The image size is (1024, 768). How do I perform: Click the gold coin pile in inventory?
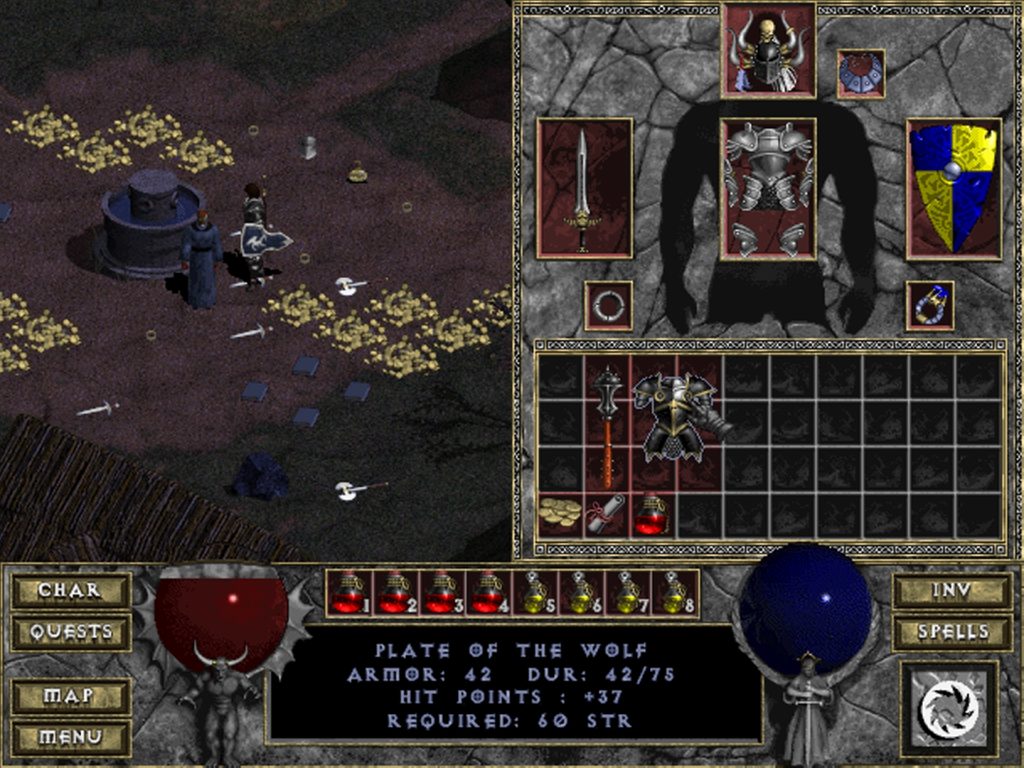pos(560,515)
